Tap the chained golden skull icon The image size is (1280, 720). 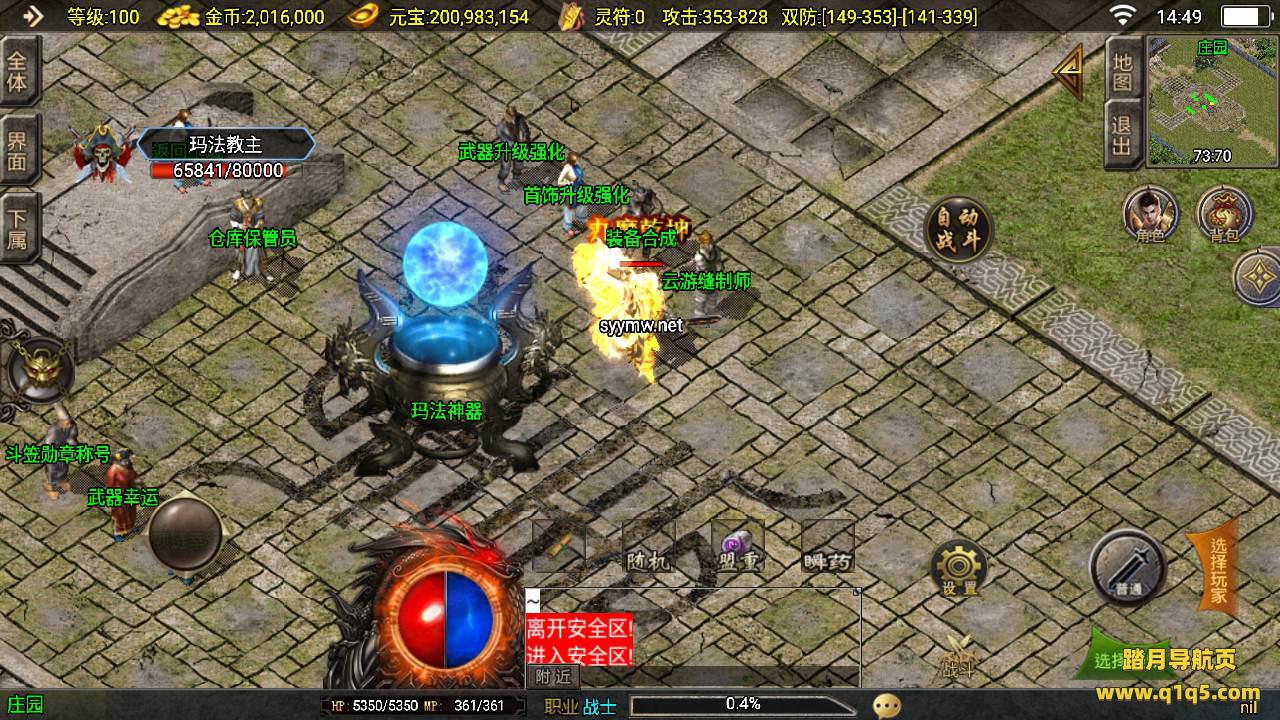38,370
